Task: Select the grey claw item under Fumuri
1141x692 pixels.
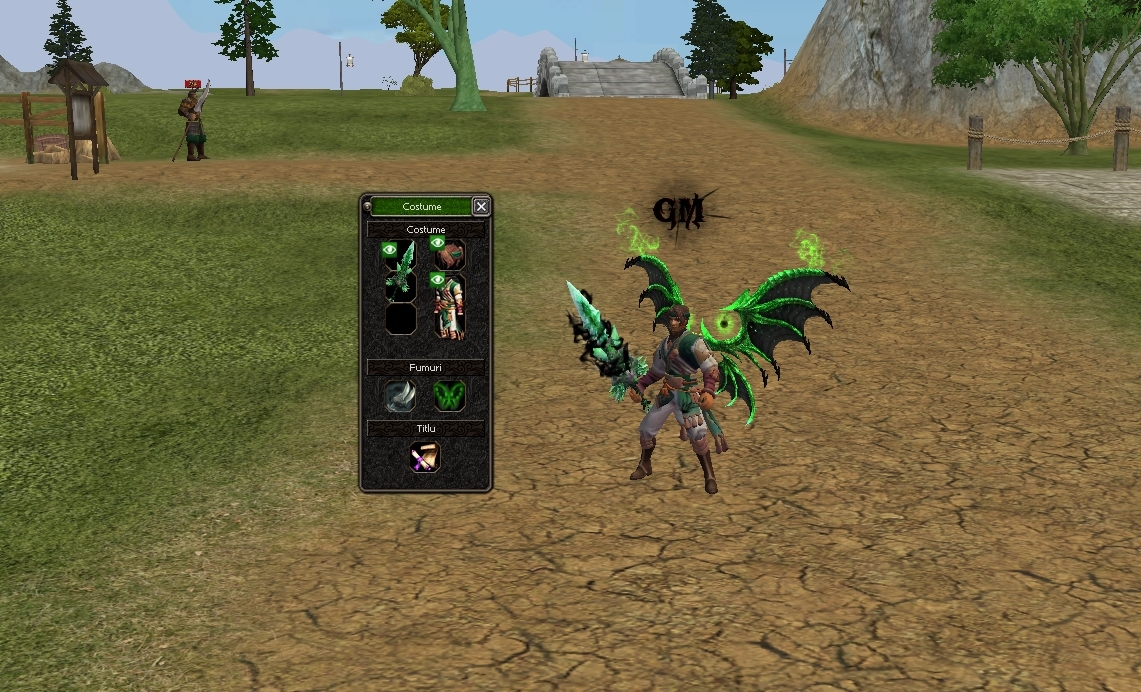Action: (401, 396)
